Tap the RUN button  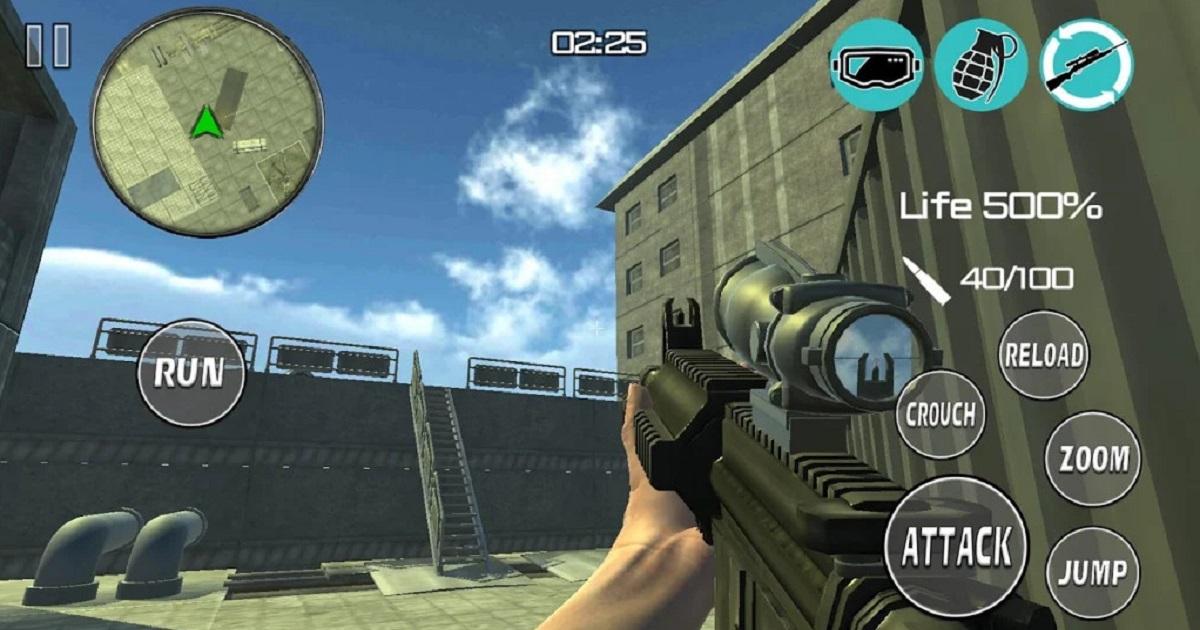click(193, 373)
